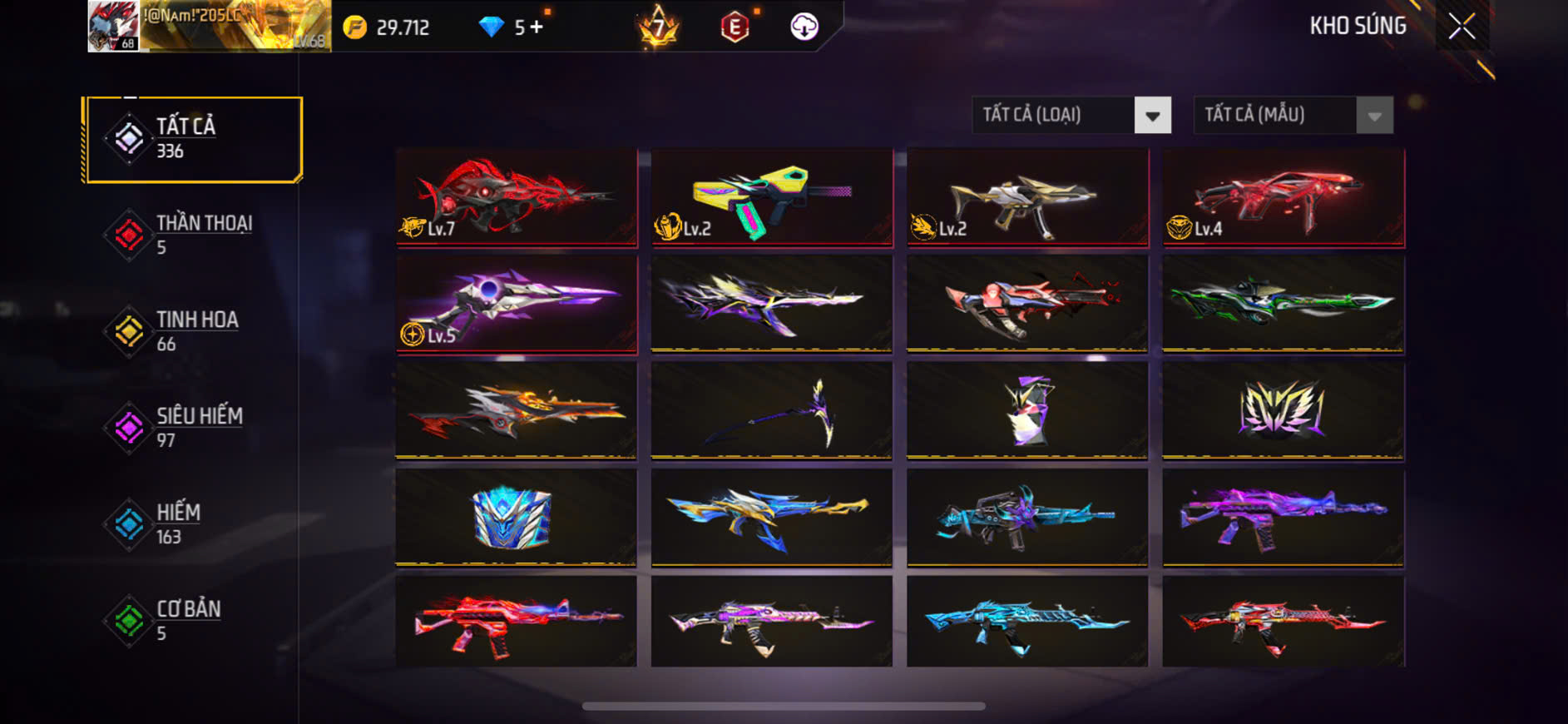Choose the red Lv.4 gun skin
The height and width of the screenshot is (724, 1568).
point(1283,197)
